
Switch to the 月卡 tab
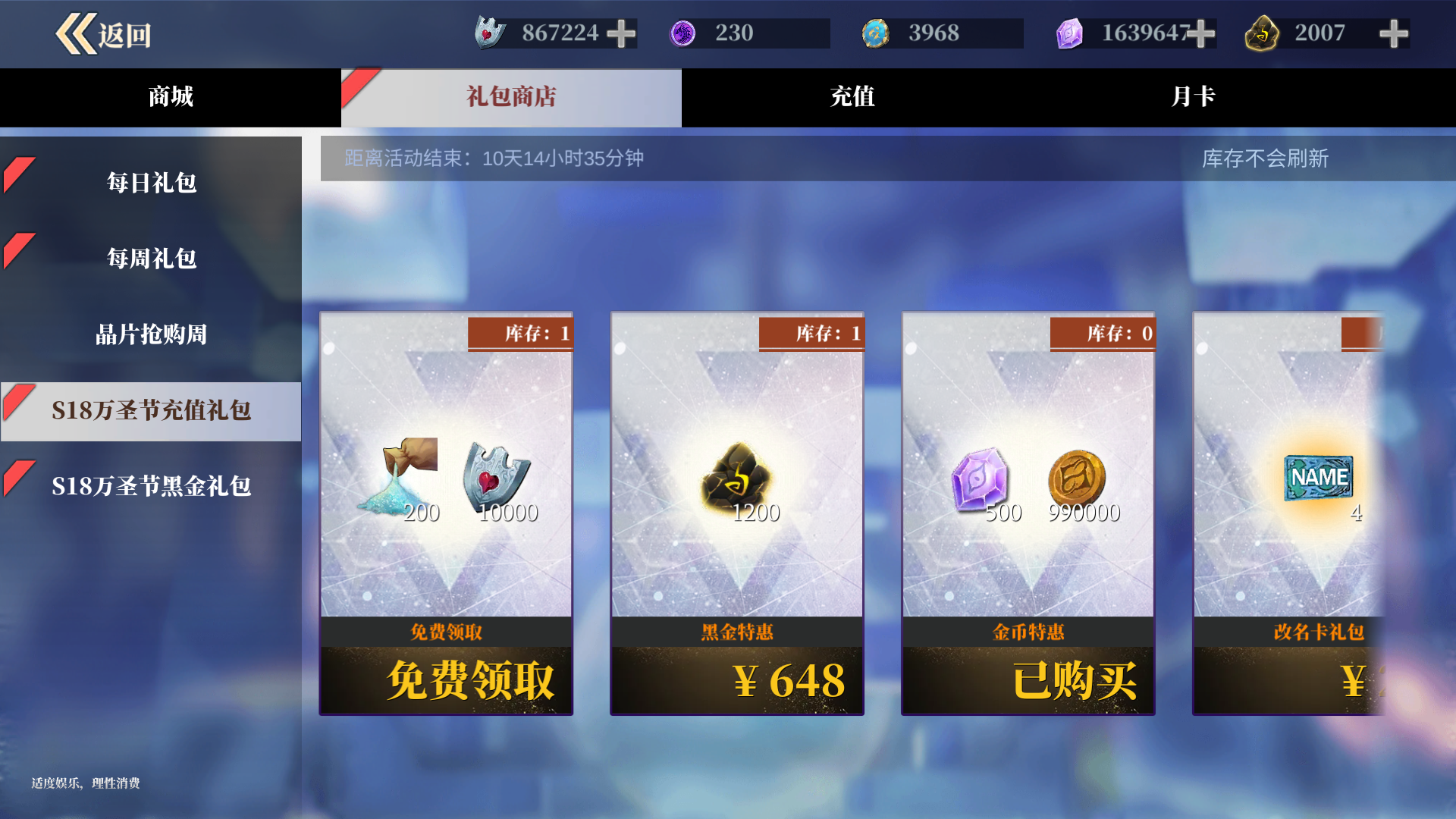1191,97
